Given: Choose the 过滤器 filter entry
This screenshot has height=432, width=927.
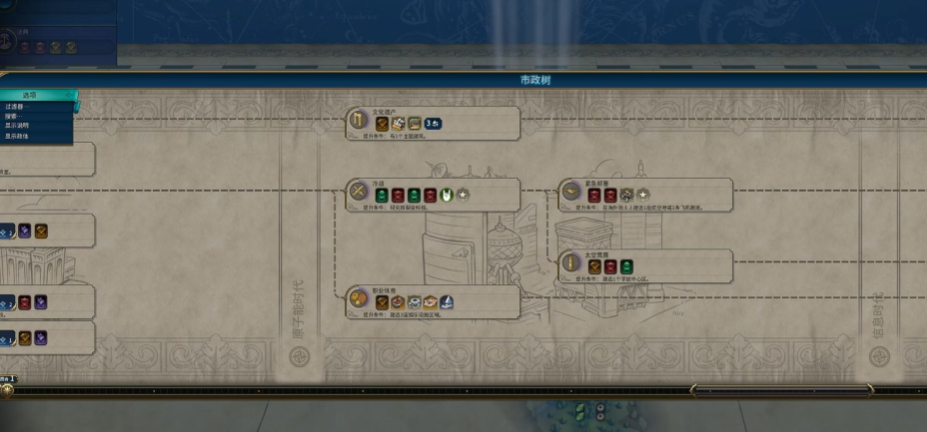Looking at the screenshot, I should 18,106.
